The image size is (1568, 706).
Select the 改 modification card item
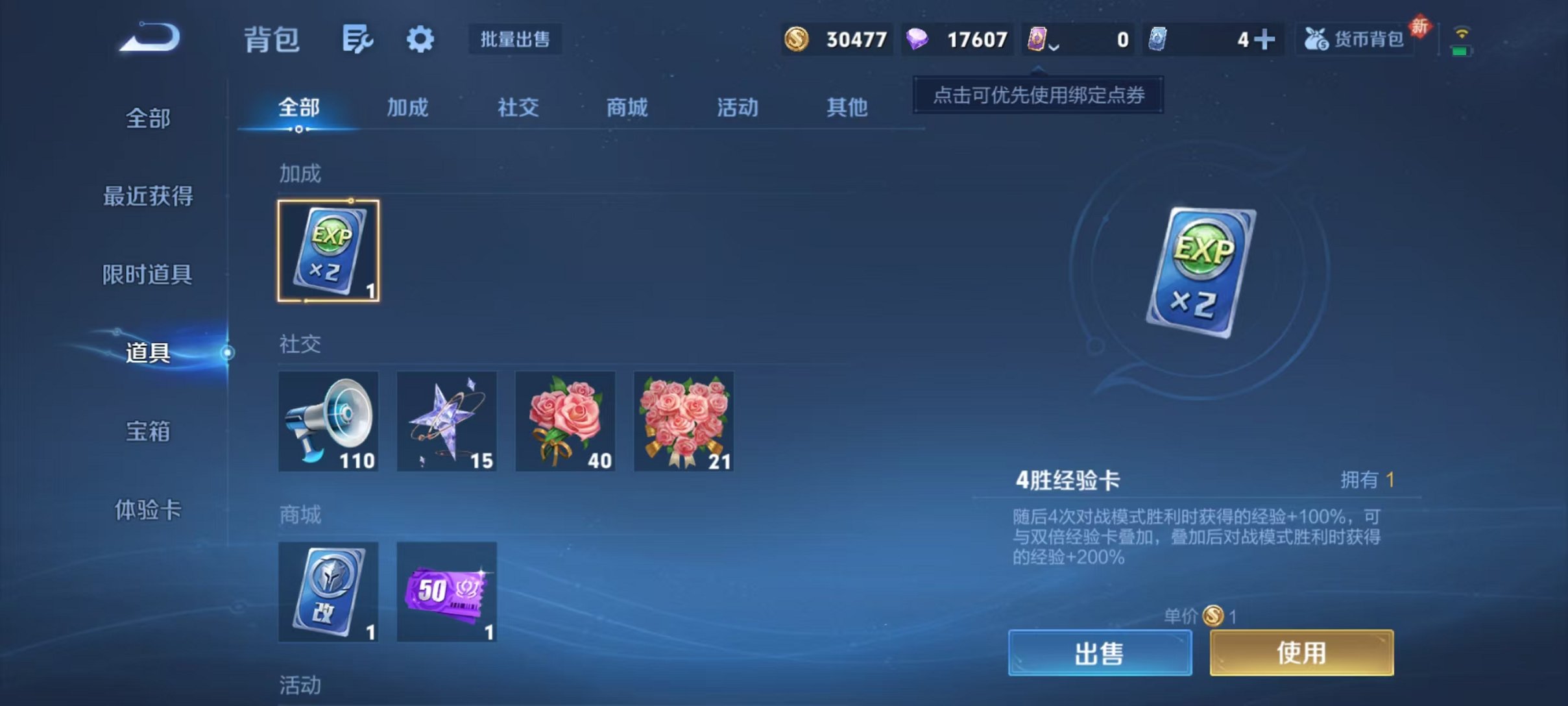coord(328,592)
